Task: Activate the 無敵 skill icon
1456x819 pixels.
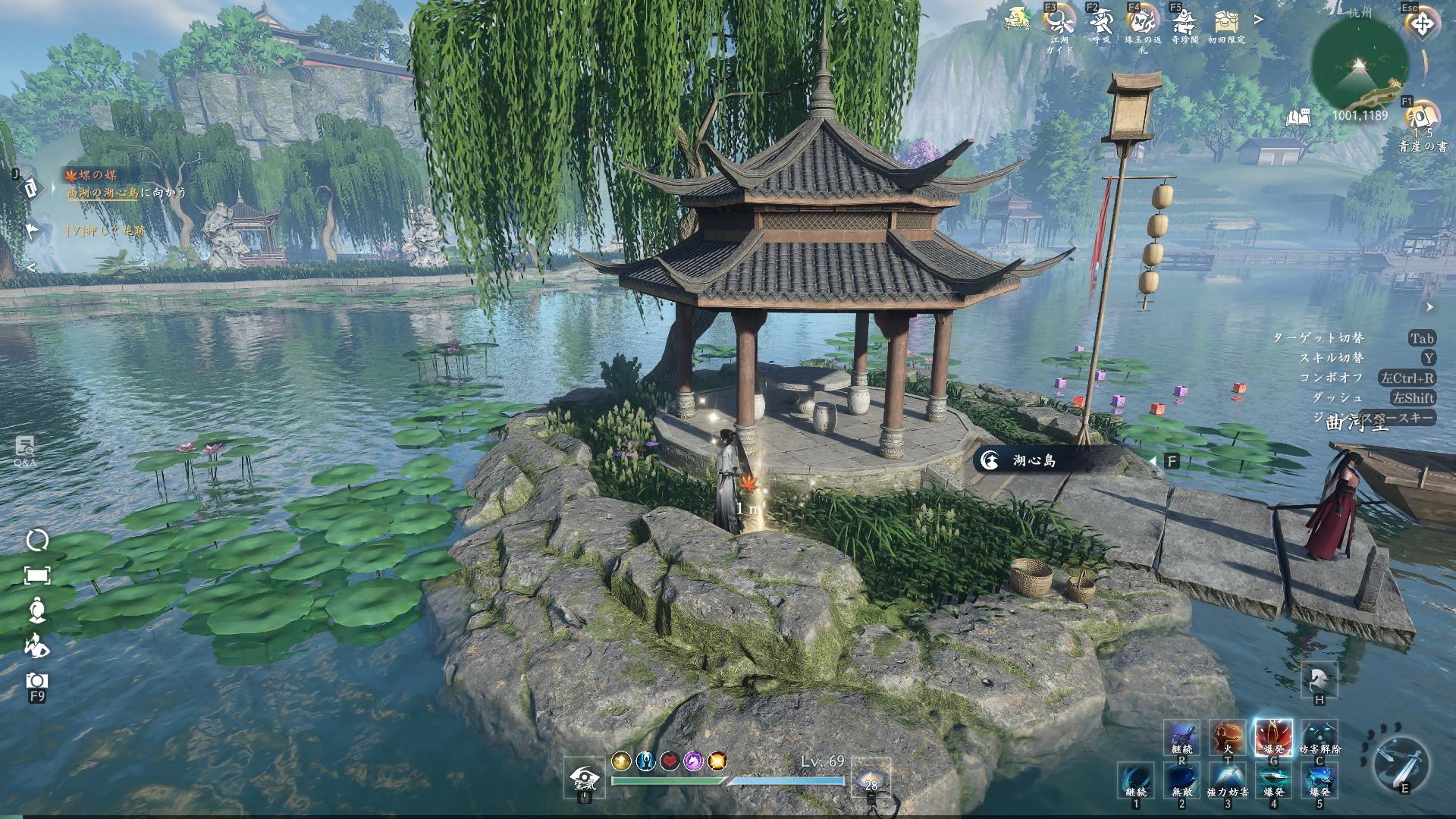Action: coord(1181,780)
